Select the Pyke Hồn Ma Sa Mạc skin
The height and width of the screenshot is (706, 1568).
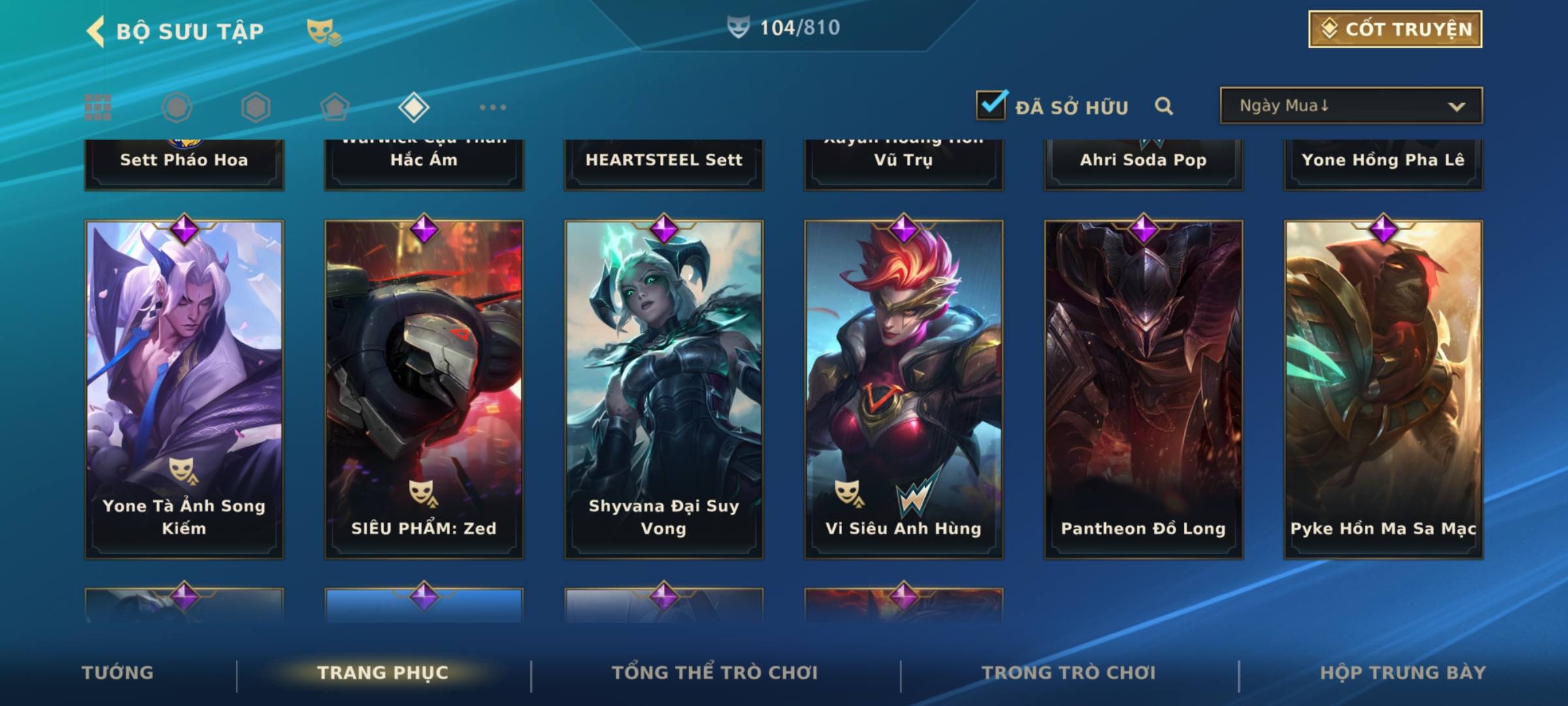click(x=1383, y=389)
